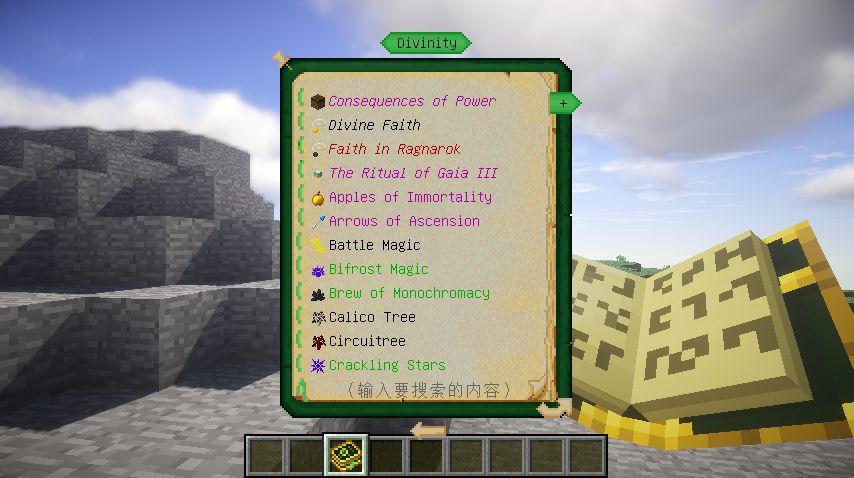
Task: Select Bifrost Magic from the list
Action: click(378, 269)
